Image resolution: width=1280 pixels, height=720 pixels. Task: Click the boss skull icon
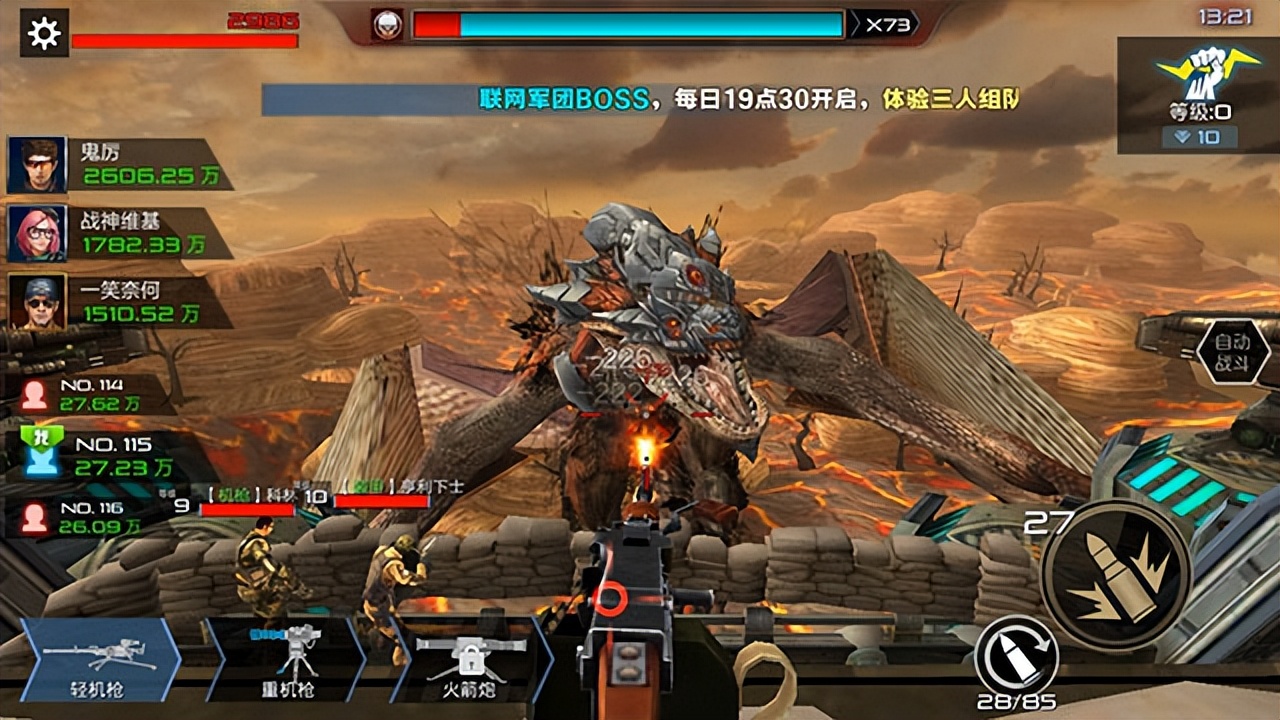point(387,25)
